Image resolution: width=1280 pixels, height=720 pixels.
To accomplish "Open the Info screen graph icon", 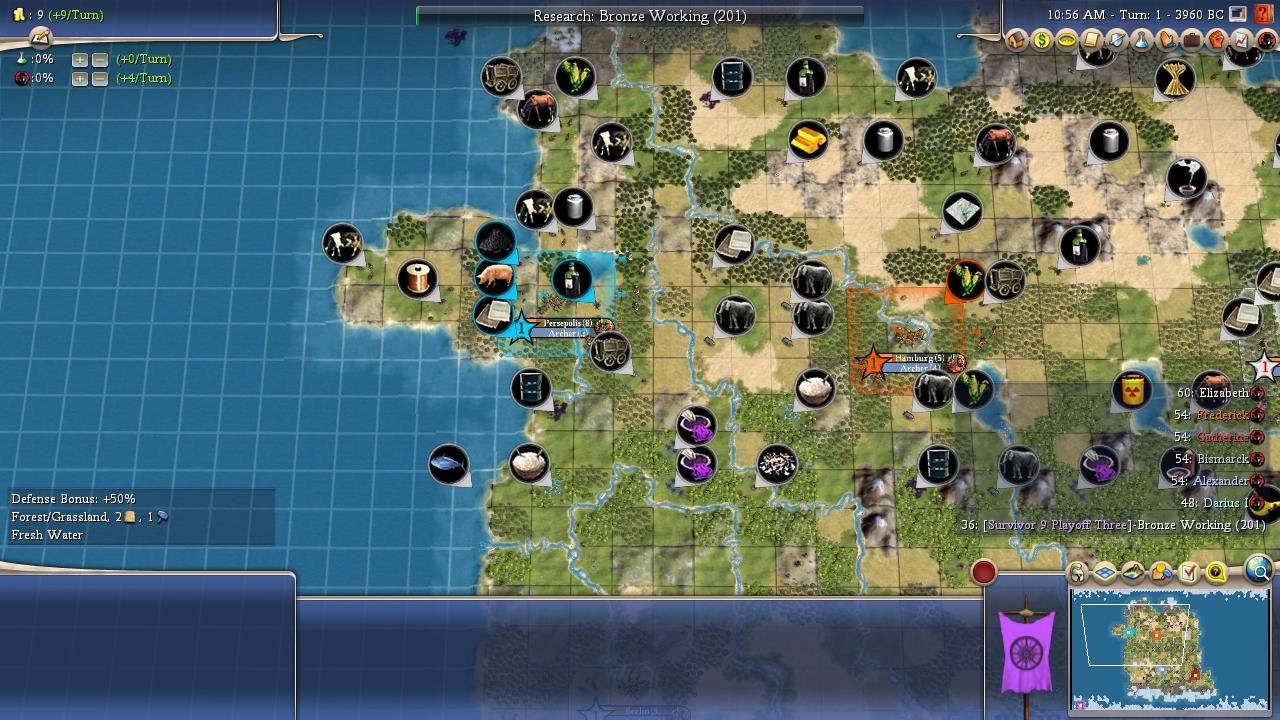I will coord(1241,40).
